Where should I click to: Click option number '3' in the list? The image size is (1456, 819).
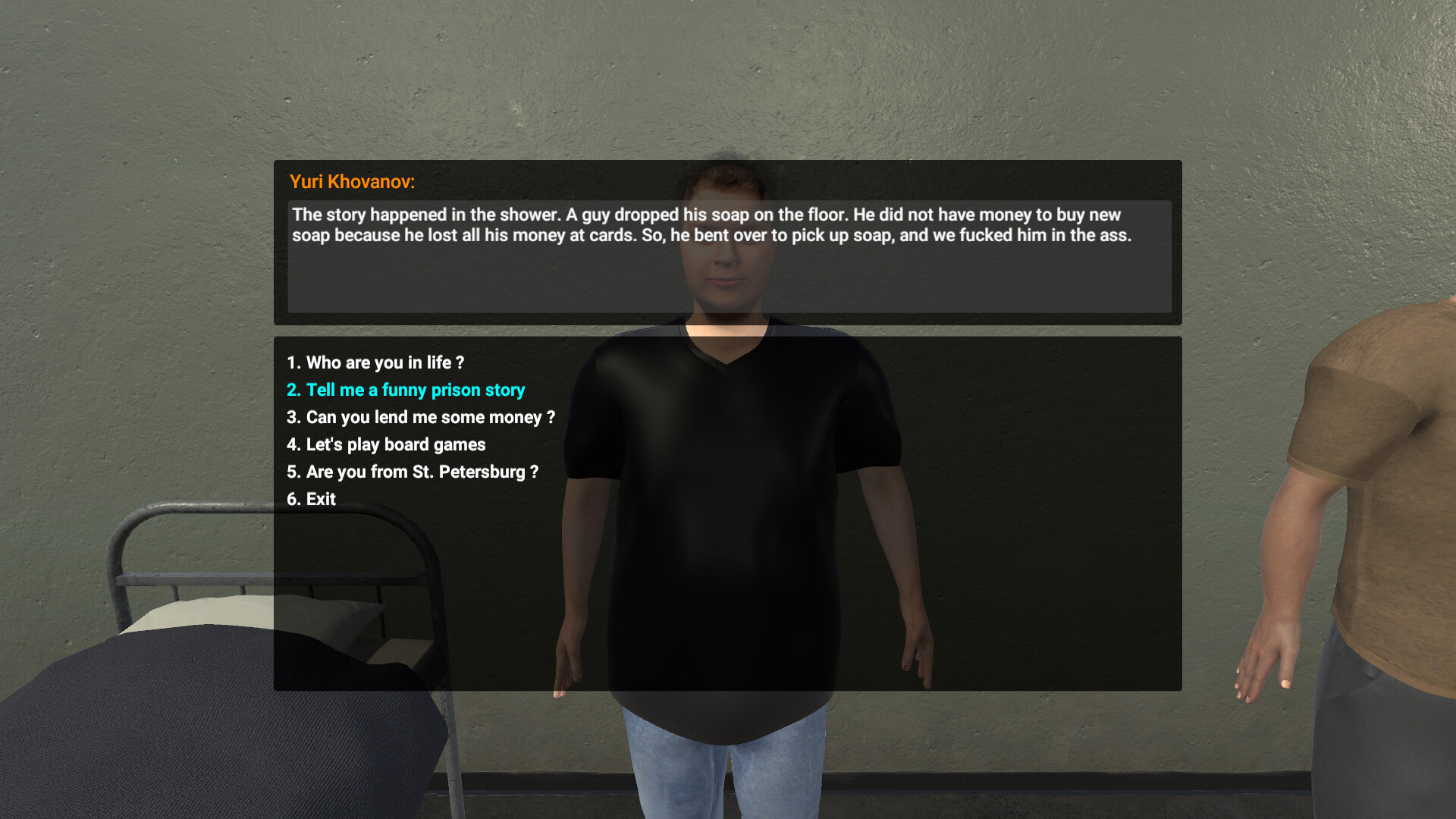(293, 417)
